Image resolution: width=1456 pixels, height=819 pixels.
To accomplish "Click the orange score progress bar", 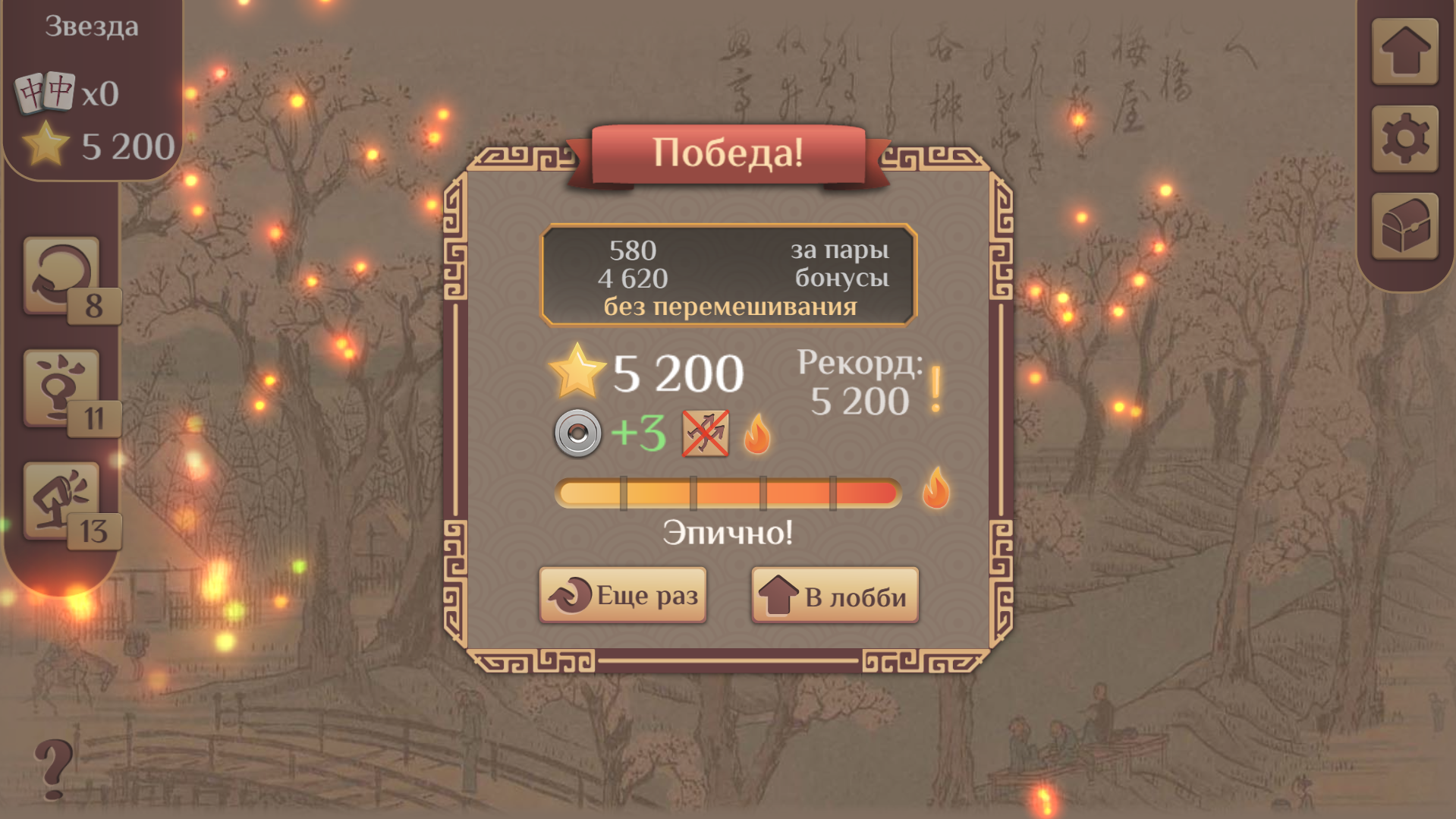I will [x=728, y=491].
